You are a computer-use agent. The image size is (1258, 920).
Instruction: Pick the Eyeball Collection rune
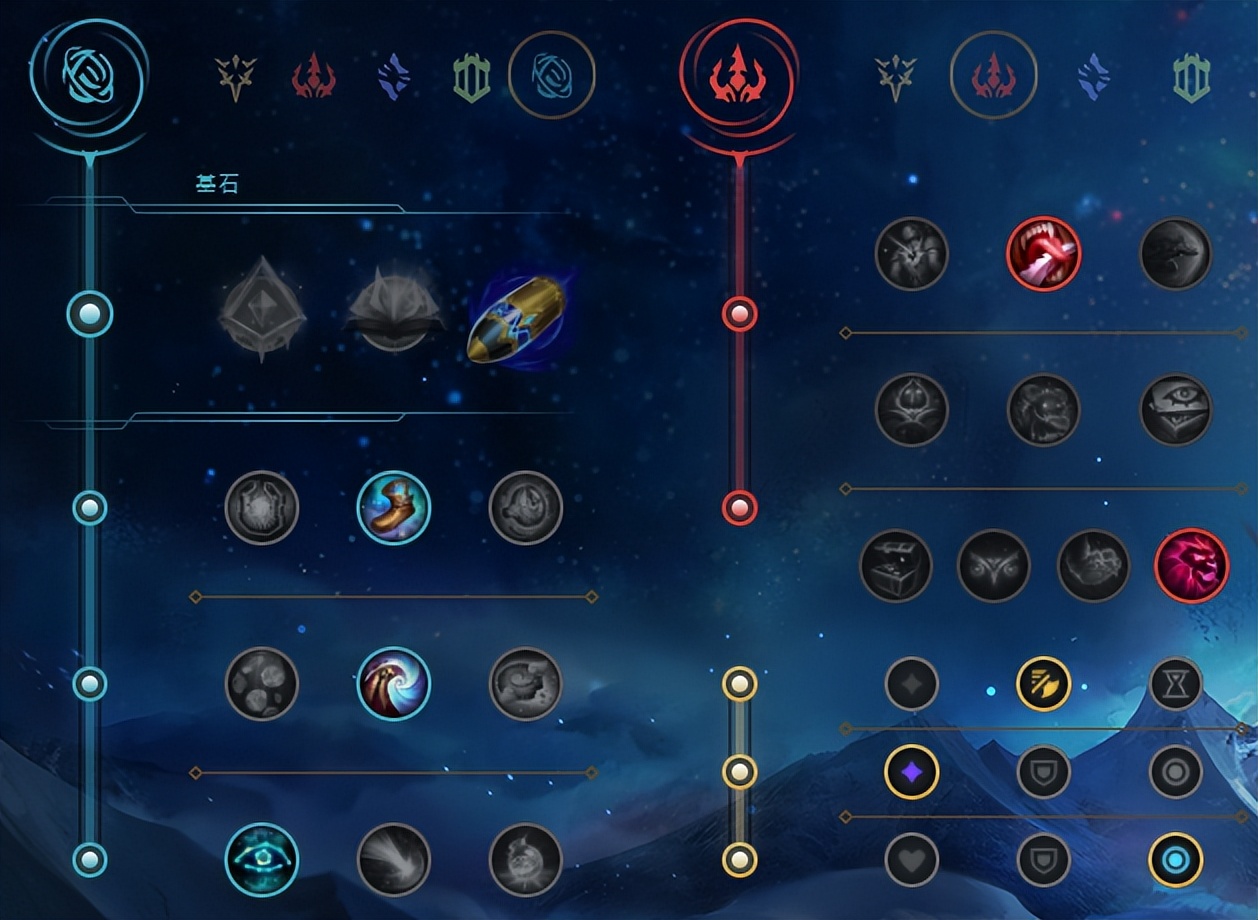click(1176, 410)
